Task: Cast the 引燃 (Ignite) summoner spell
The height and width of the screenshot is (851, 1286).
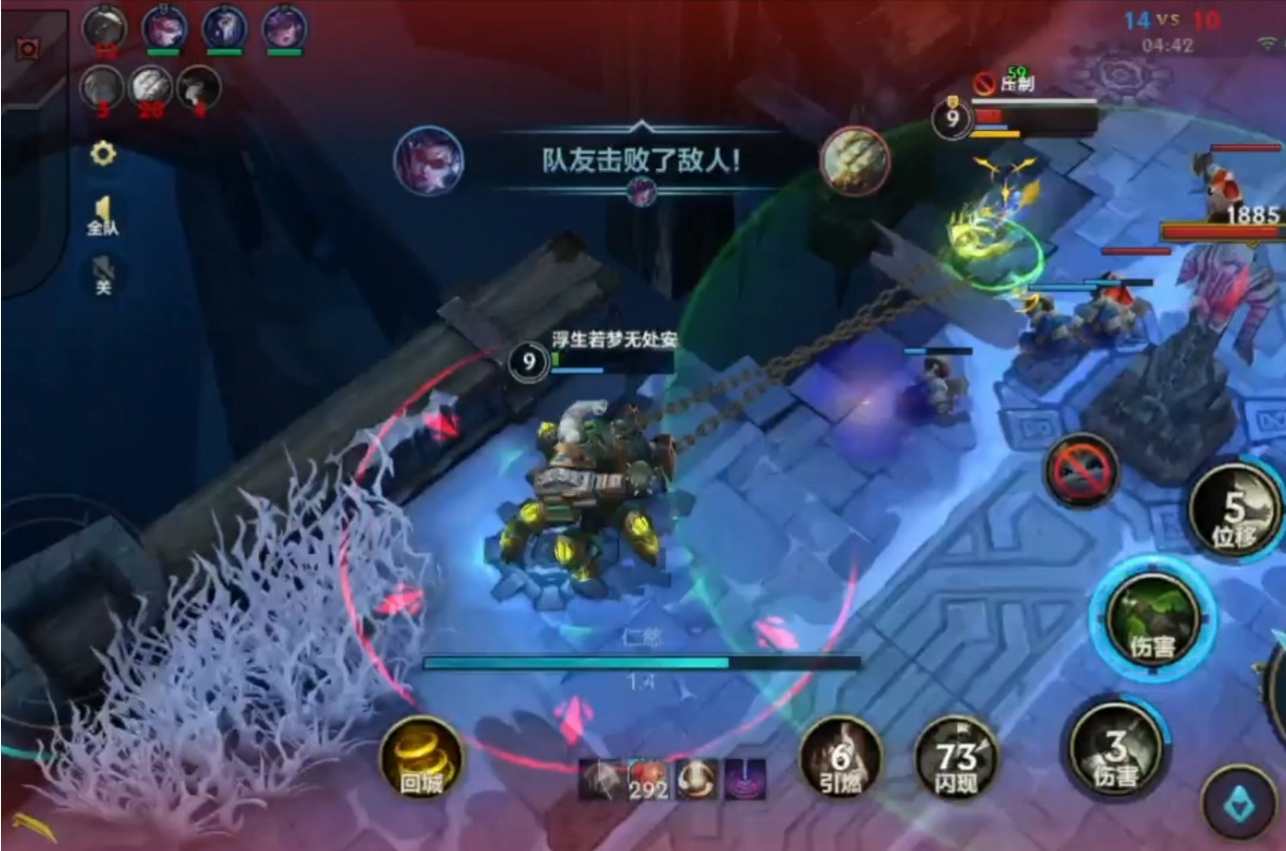Action: point(843,763)
